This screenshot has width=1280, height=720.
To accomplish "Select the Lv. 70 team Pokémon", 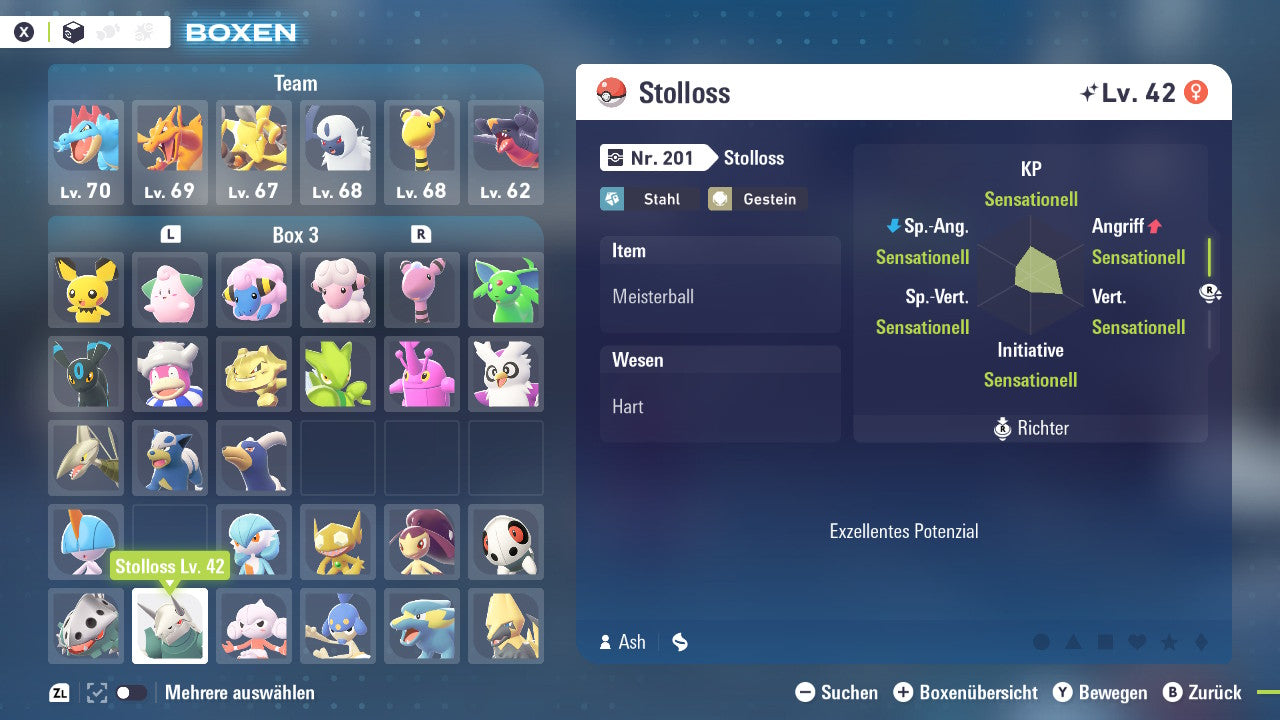I will [85, 143].
